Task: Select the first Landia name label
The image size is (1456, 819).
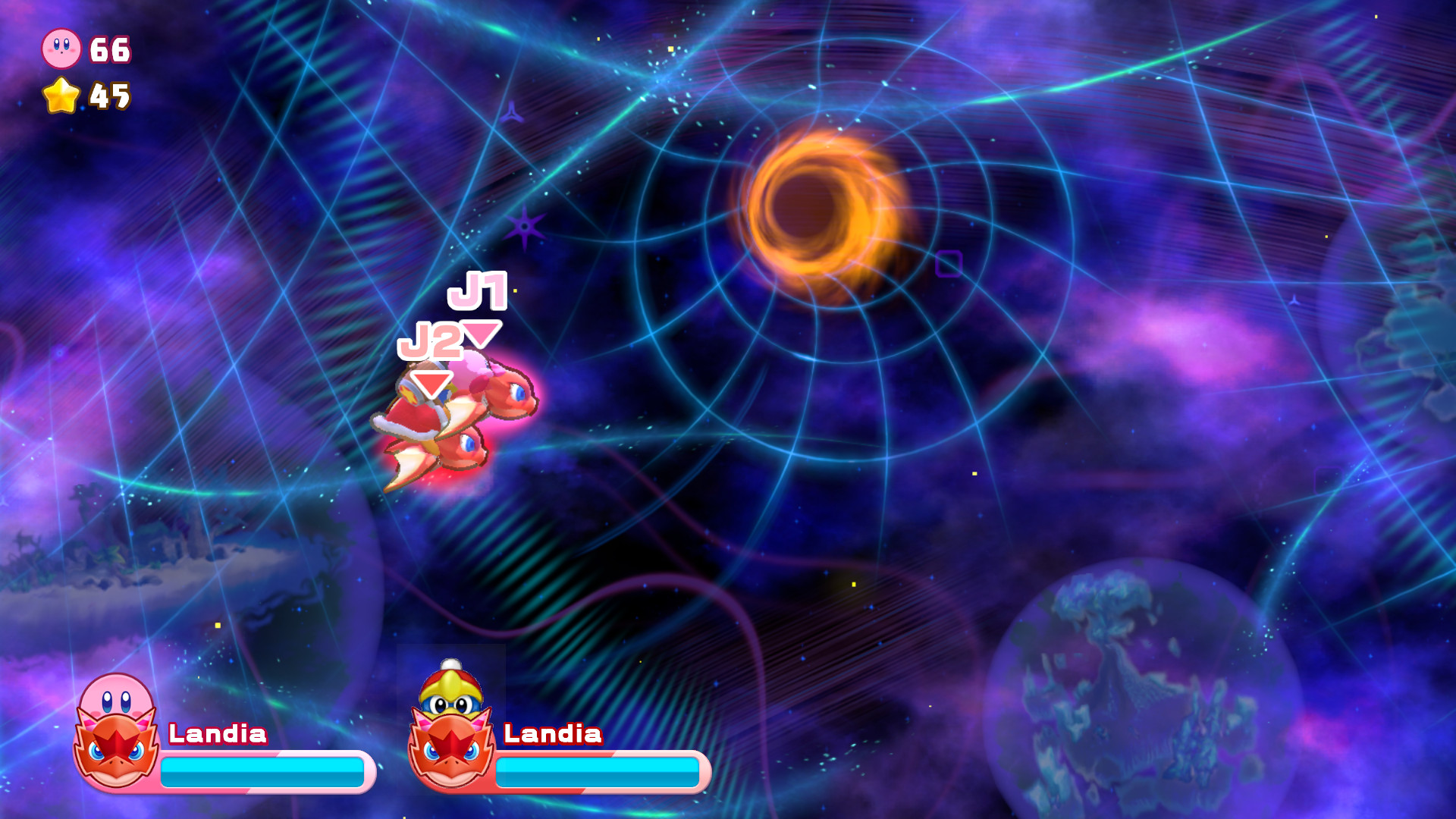Action: [x=218, y=735]
